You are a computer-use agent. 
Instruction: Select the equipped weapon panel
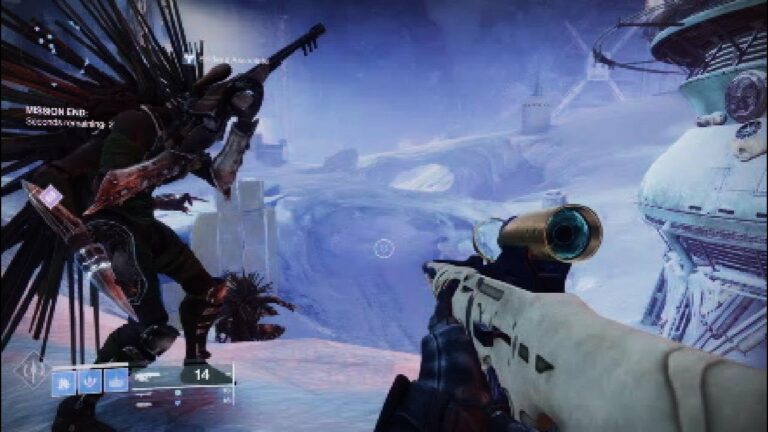183,376
